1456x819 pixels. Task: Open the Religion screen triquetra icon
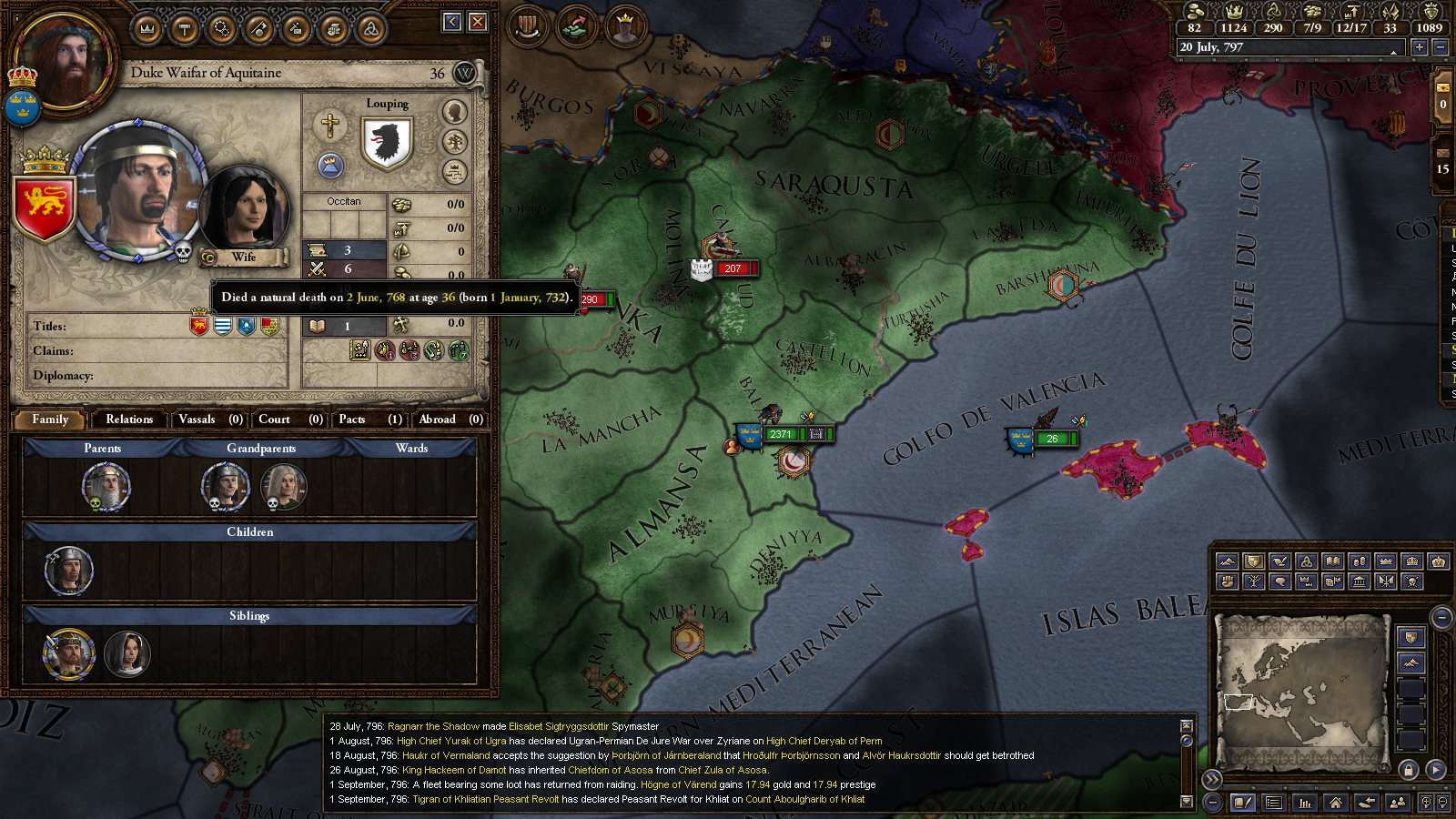(370, 27)
